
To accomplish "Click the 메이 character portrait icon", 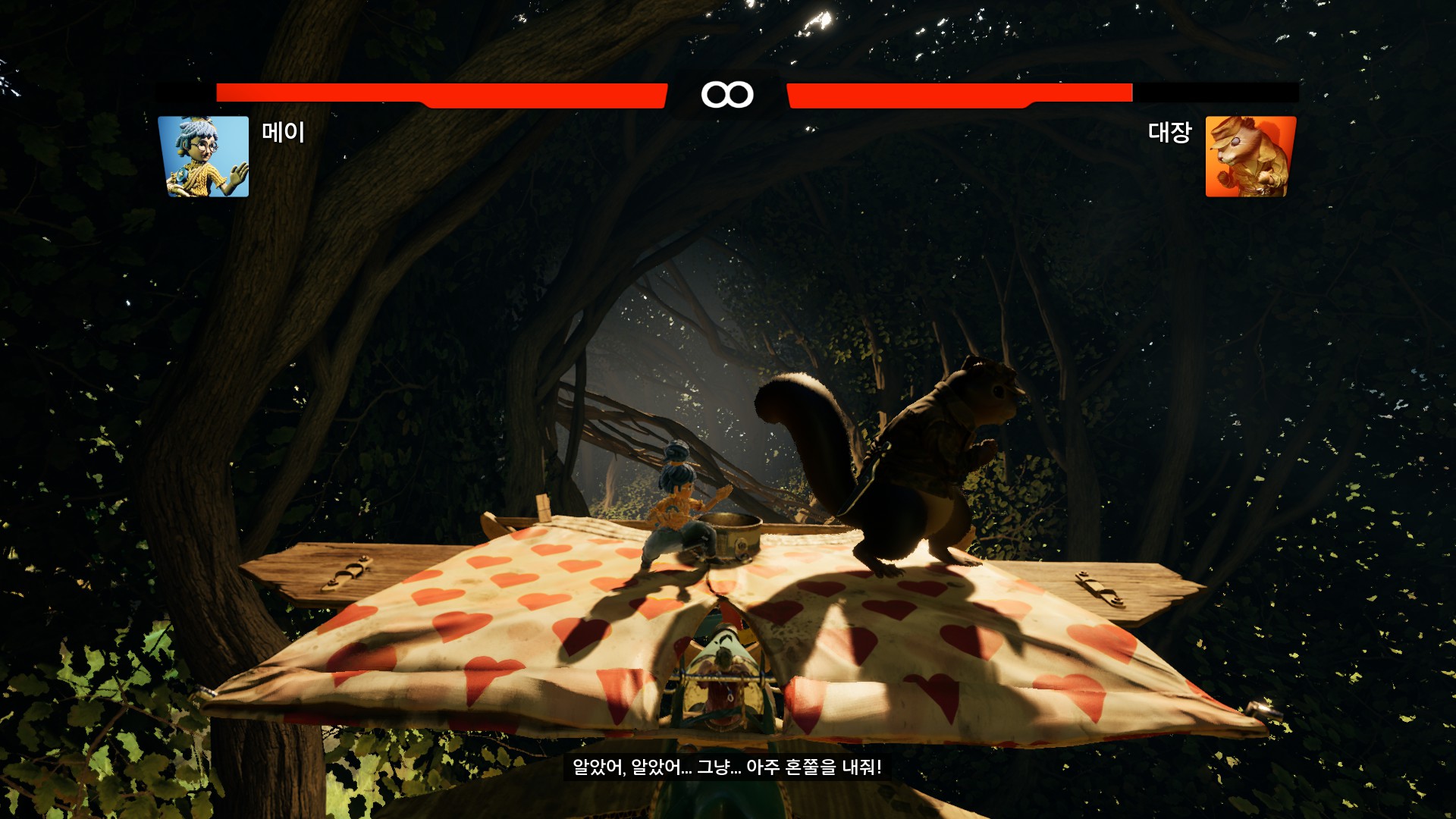I will 203,156.
